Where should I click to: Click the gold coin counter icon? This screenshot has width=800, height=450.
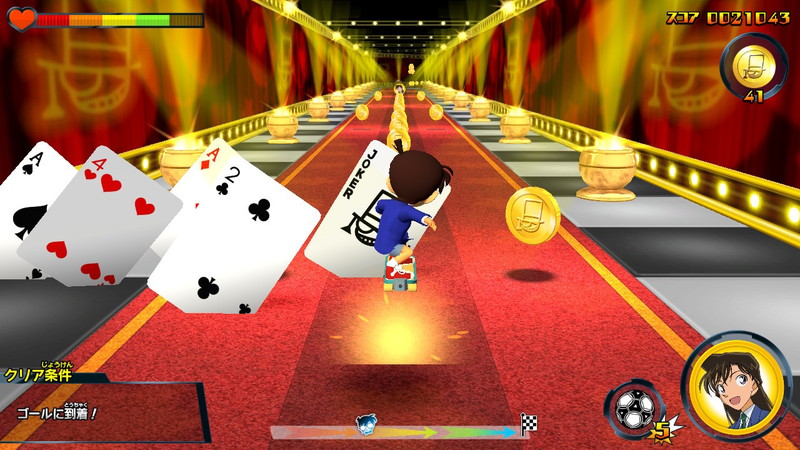[753, 65]
